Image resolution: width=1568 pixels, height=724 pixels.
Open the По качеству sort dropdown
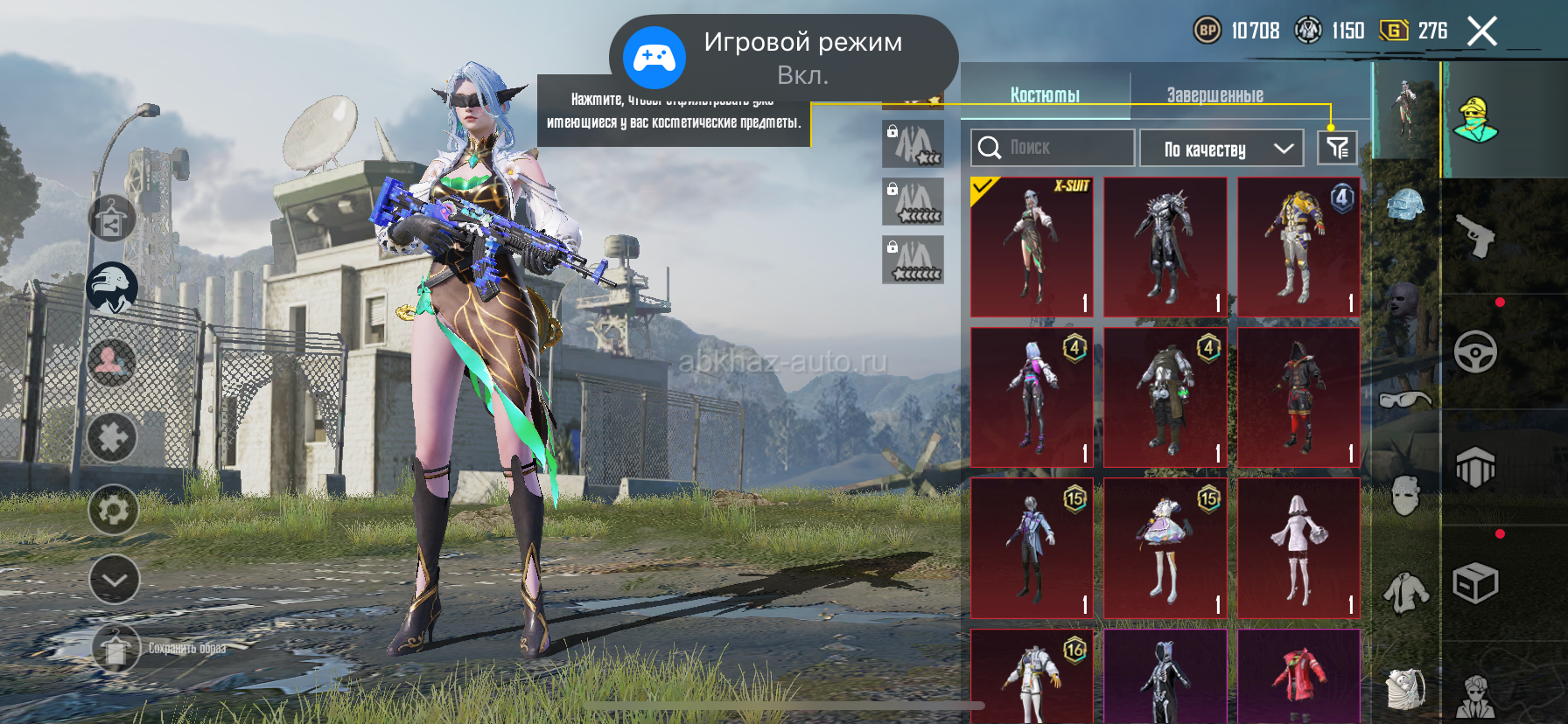pos(1221,149)
